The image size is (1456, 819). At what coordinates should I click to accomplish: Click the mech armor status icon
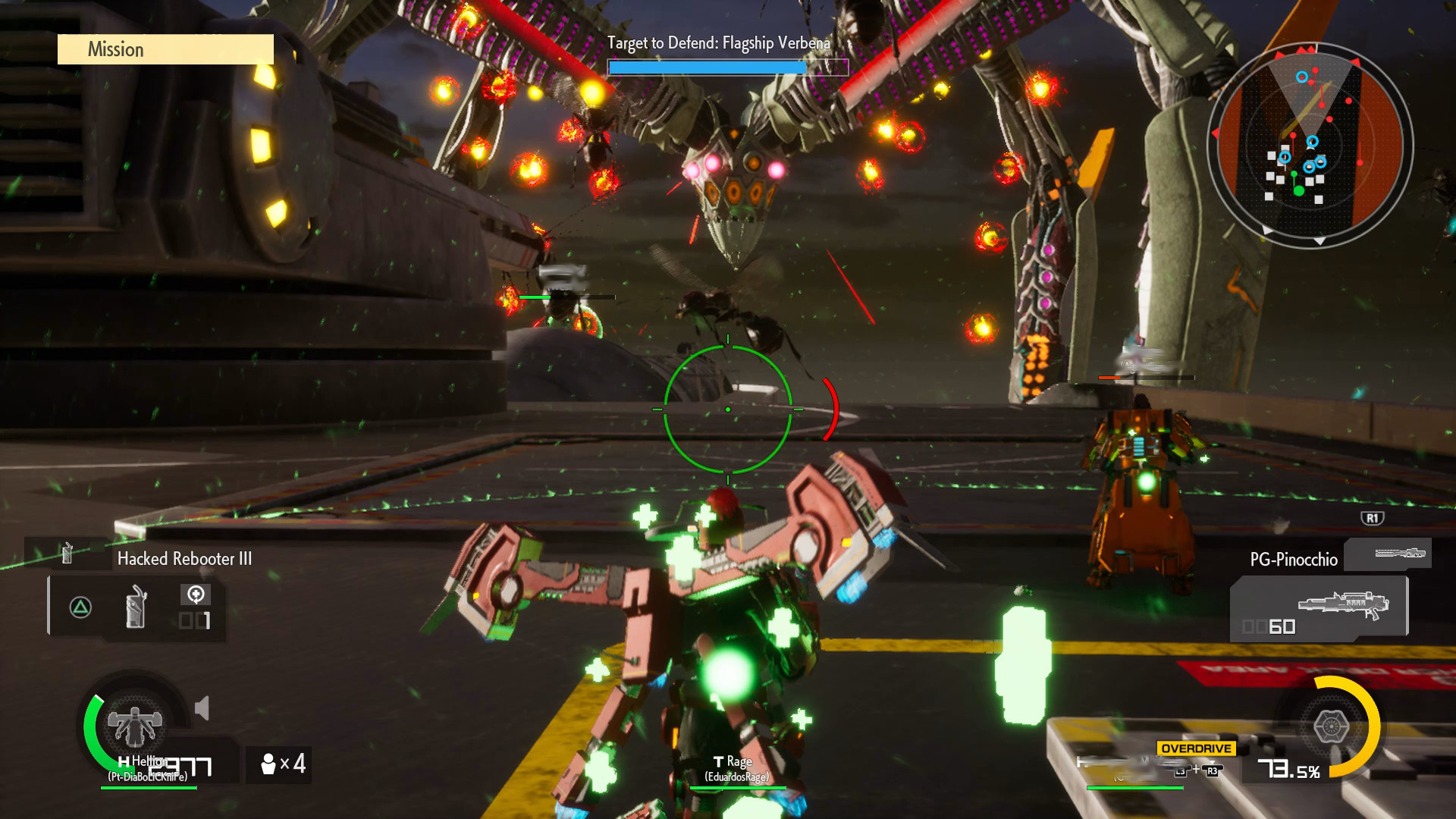click(134, 725)
